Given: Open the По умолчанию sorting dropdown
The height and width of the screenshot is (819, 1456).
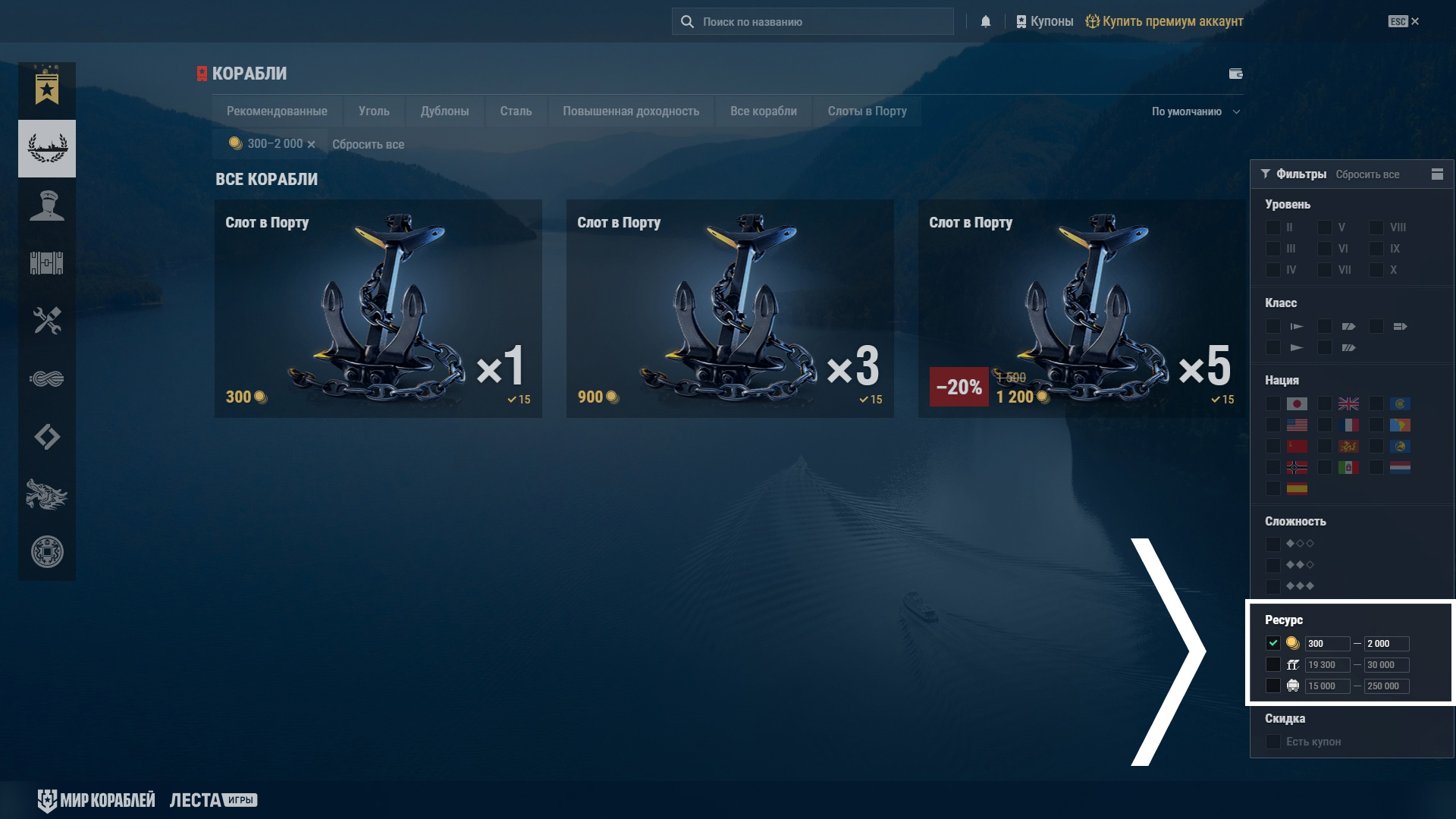Looking at the screenshot, I should tap(1195, 112).
